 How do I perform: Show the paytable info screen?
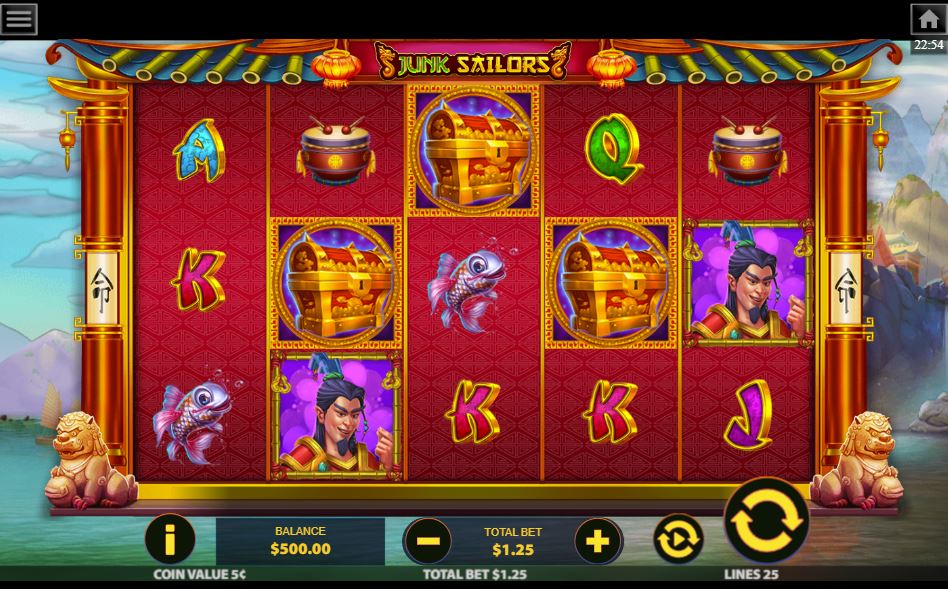[x=170, y=541]
